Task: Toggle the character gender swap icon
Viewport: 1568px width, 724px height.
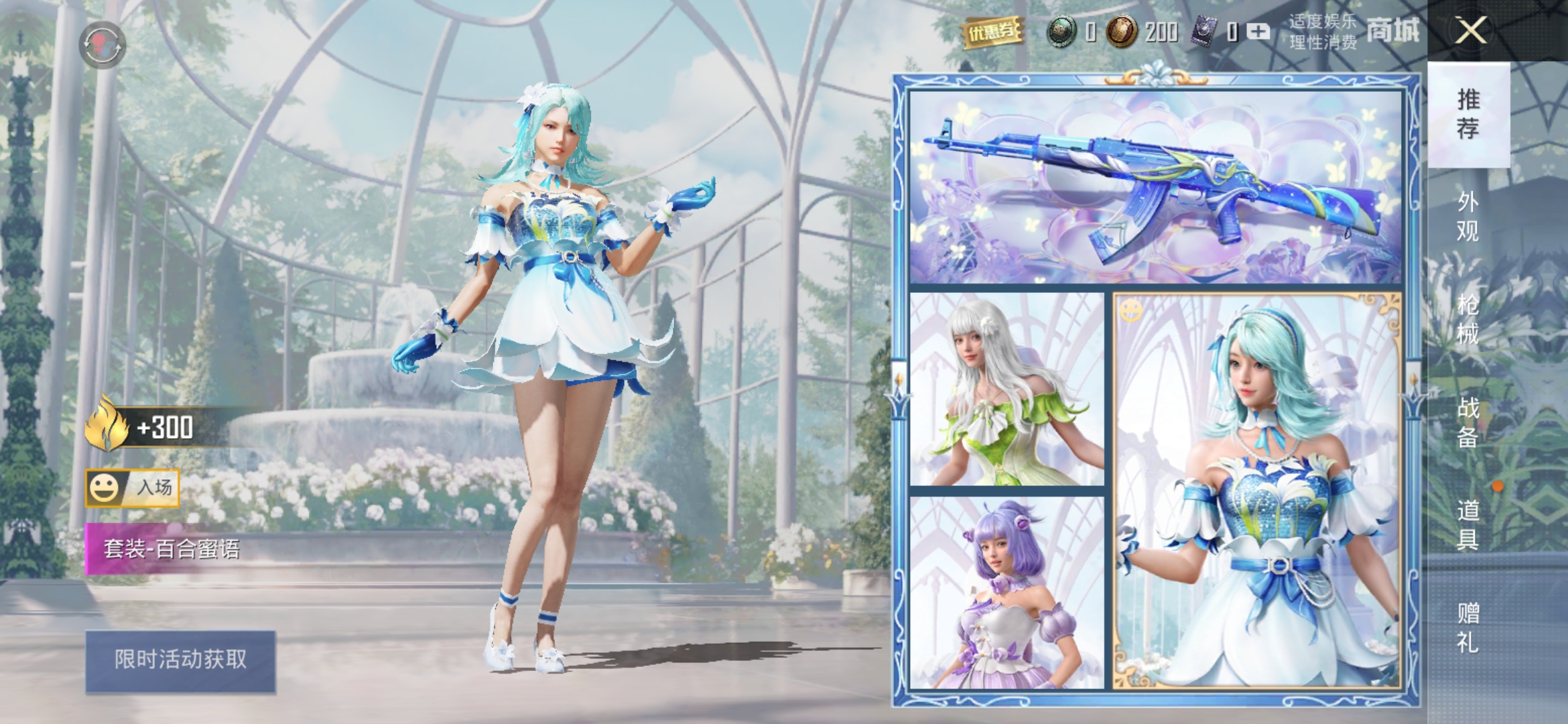Action: pos(103,44)
